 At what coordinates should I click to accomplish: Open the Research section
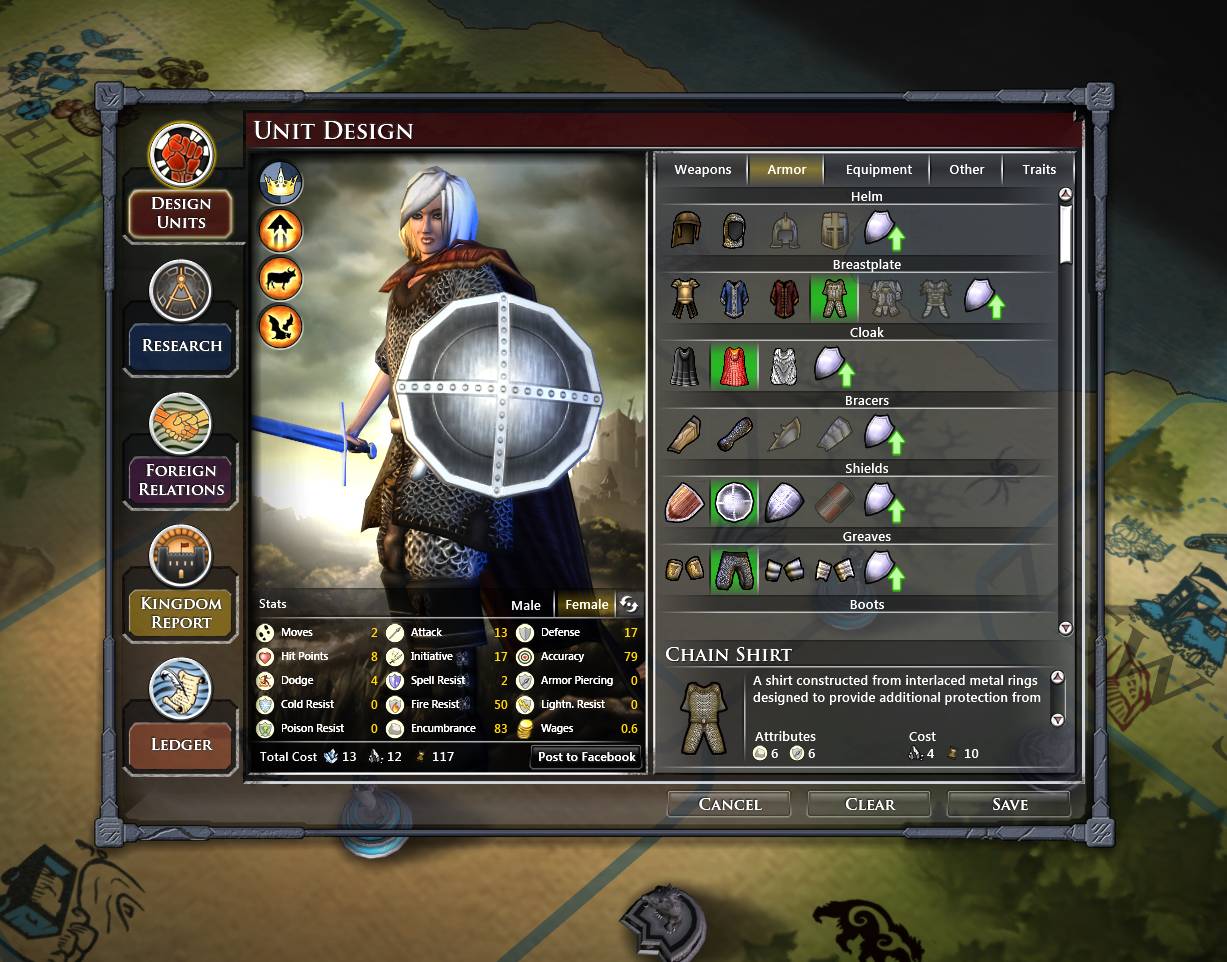tap(181, 345)
